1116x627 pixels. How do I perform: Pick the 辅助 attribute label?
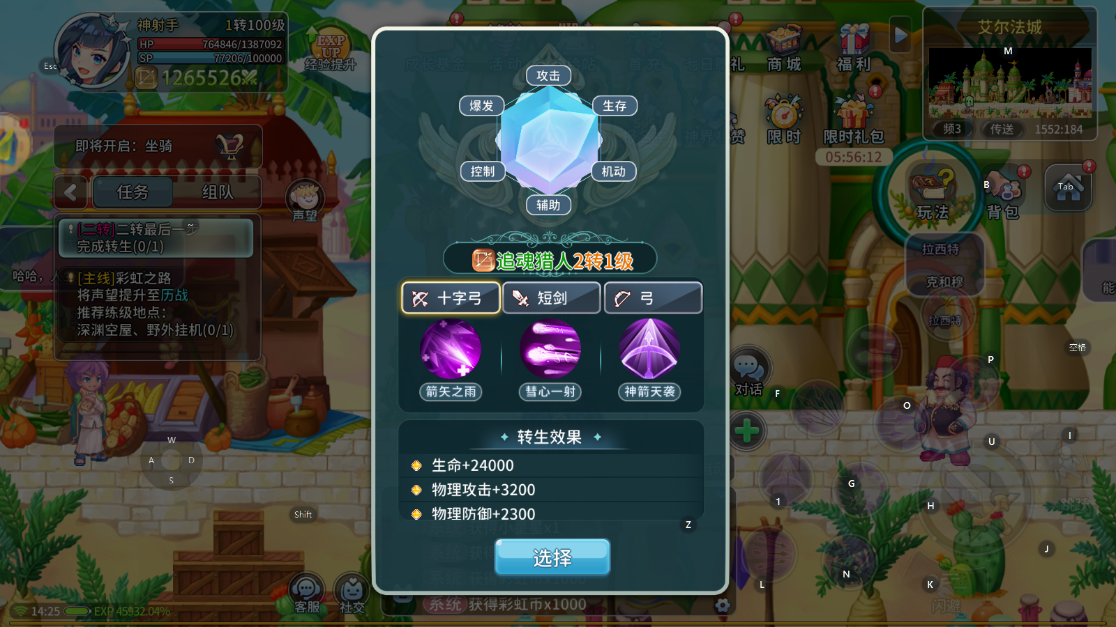(x=549, y=205)
